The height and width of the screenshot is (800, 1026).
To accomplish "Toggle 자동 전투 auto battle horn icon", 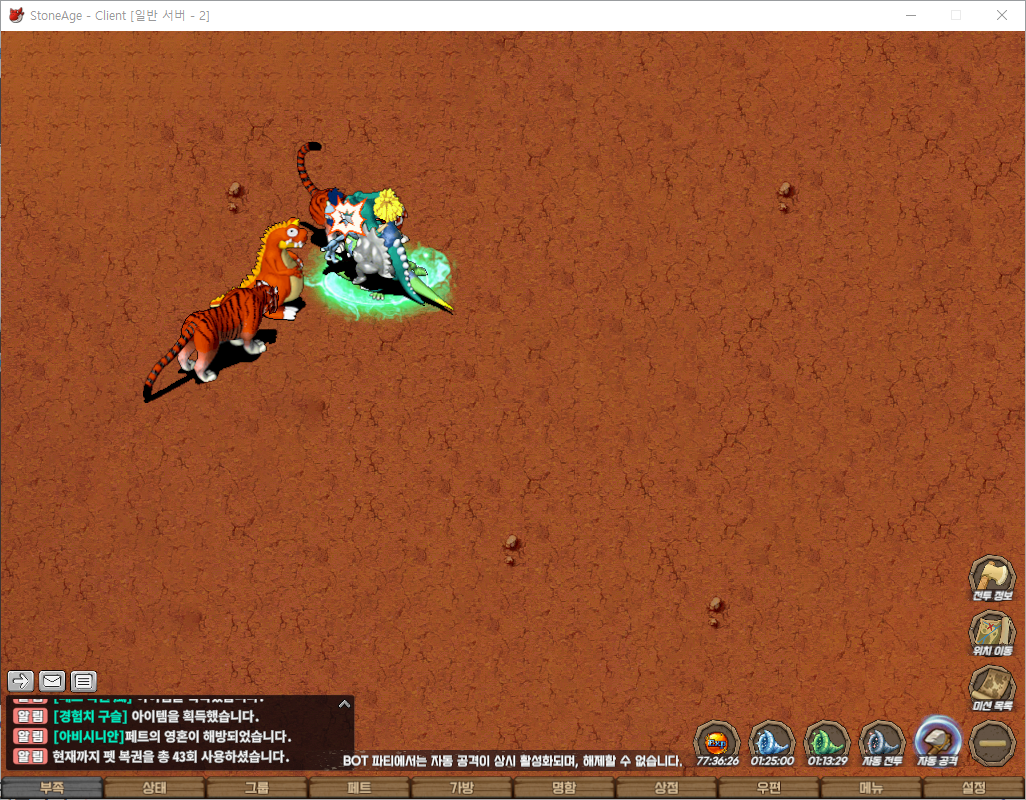I will [x=882, y=742].
